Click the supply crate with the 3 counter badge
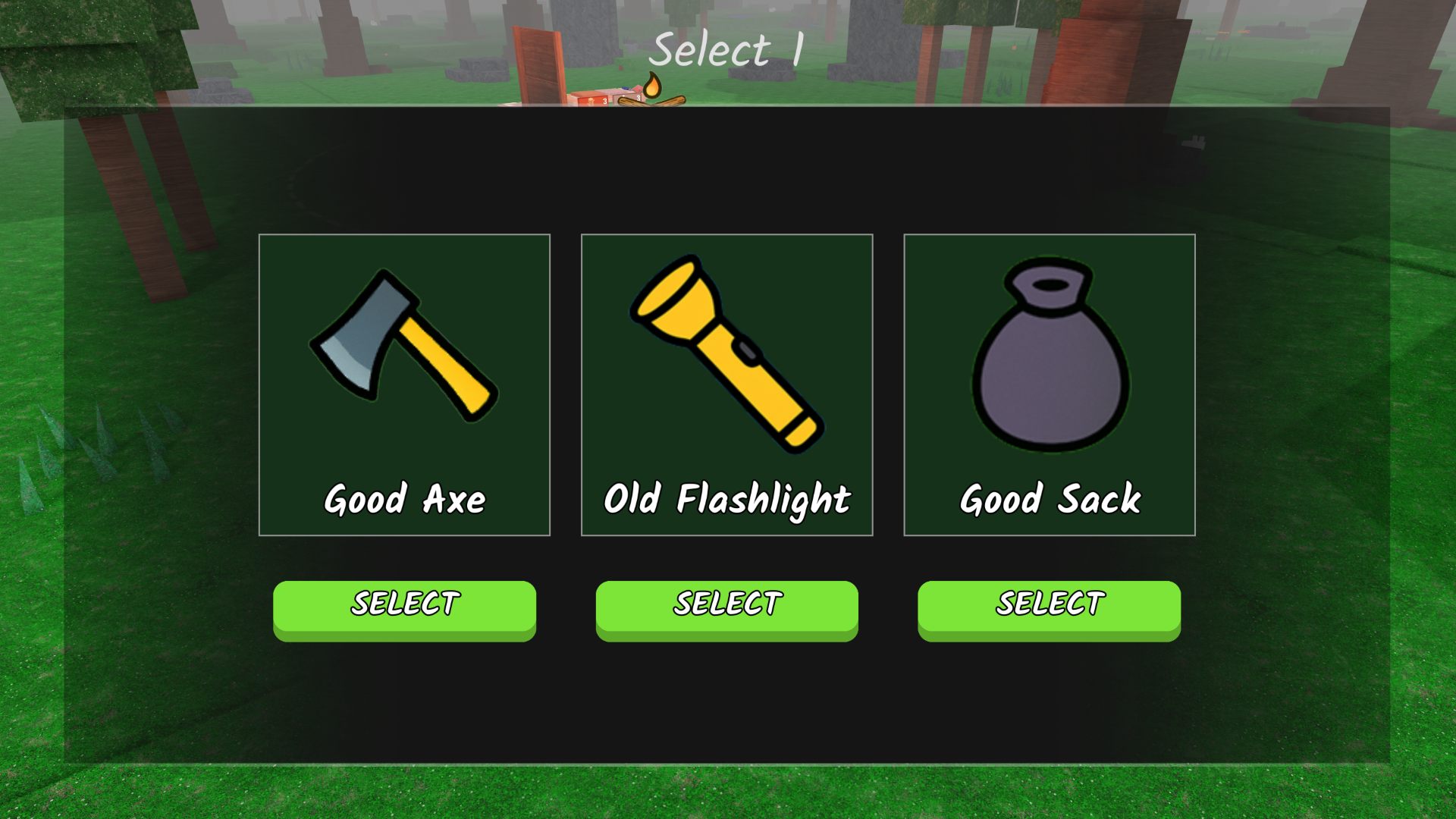1456x819 pixels. click(591, 102)
